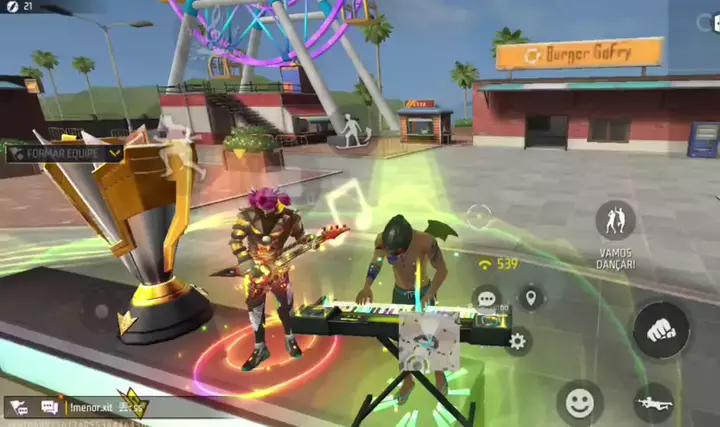Hit the fist punch attack button
Image resolution: width=720 pixels, height=427 pixels.
click(661, 329)
